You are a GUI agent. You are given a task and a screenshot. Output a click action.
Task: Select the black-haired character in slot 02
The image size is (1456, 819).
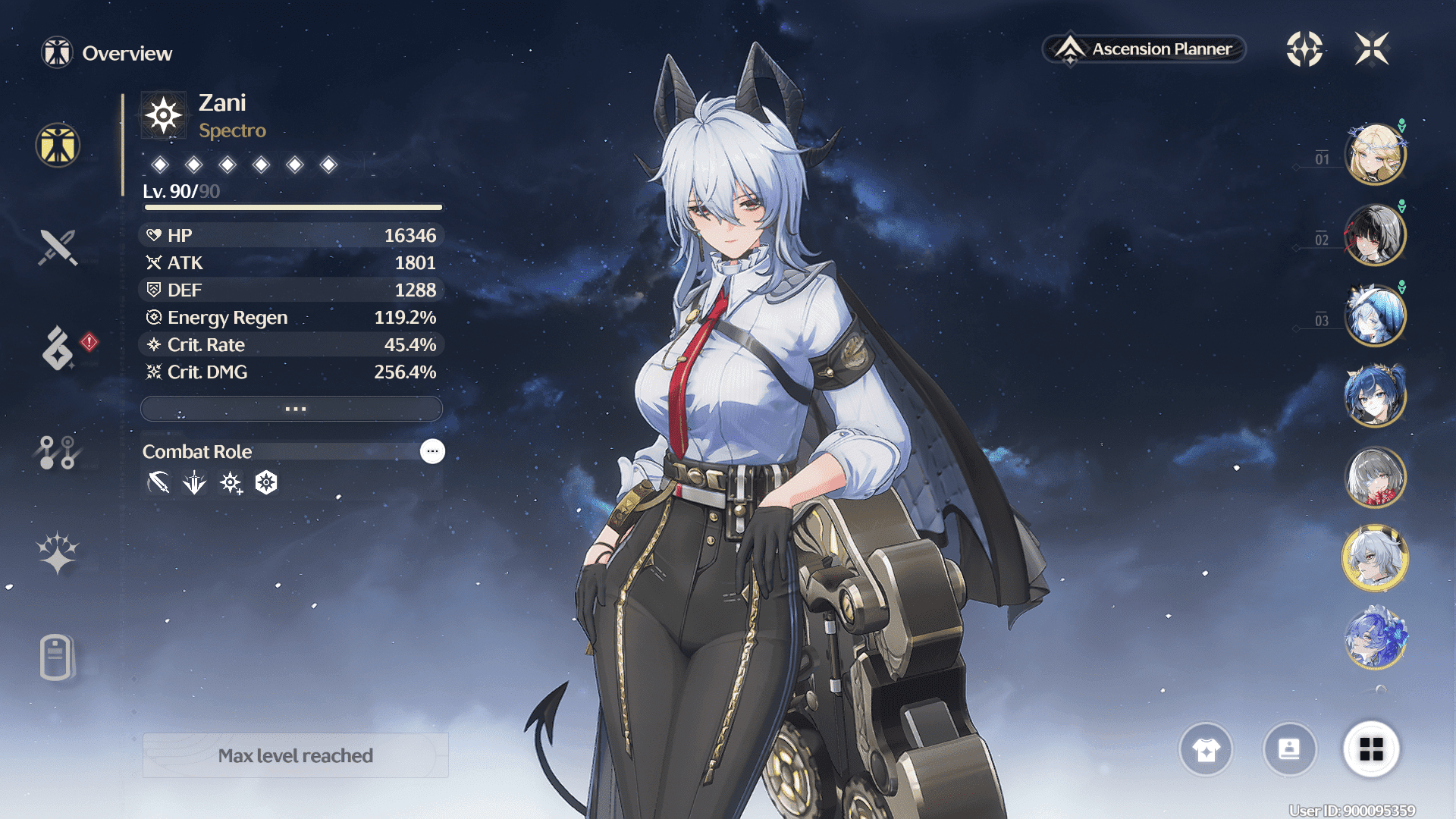tap(1375, 235)
